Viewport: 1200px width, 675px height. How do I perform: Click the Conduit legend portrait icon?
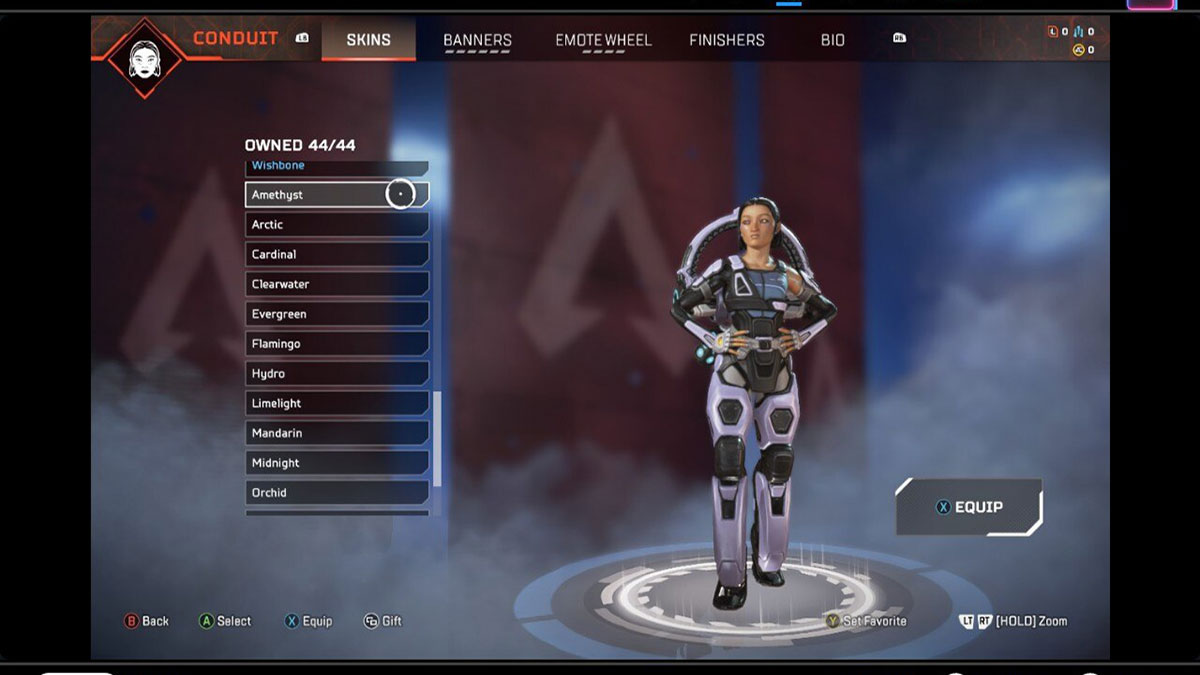145,57
